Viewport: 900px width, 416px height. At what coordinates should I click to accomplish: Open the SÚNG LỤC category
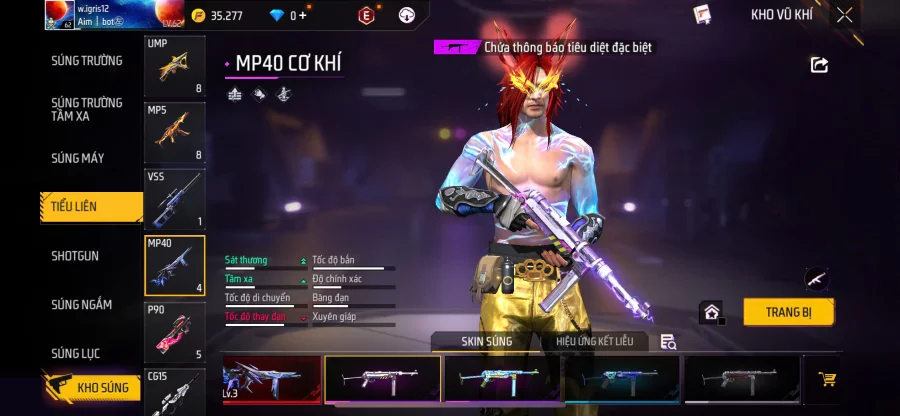coord(76,353)
